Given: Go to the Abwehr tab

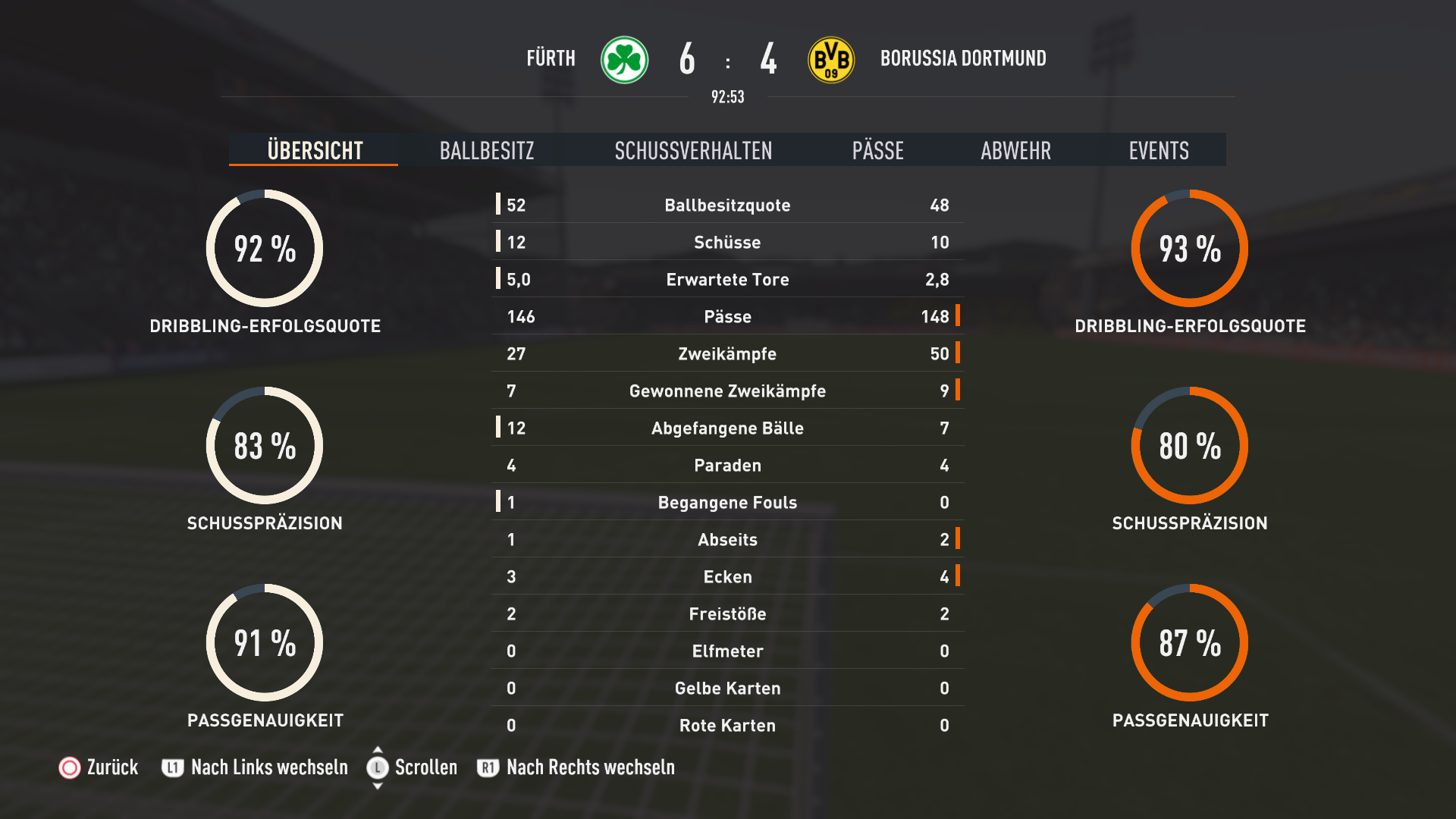Looking at the screenshot, I should (1015, 150).
